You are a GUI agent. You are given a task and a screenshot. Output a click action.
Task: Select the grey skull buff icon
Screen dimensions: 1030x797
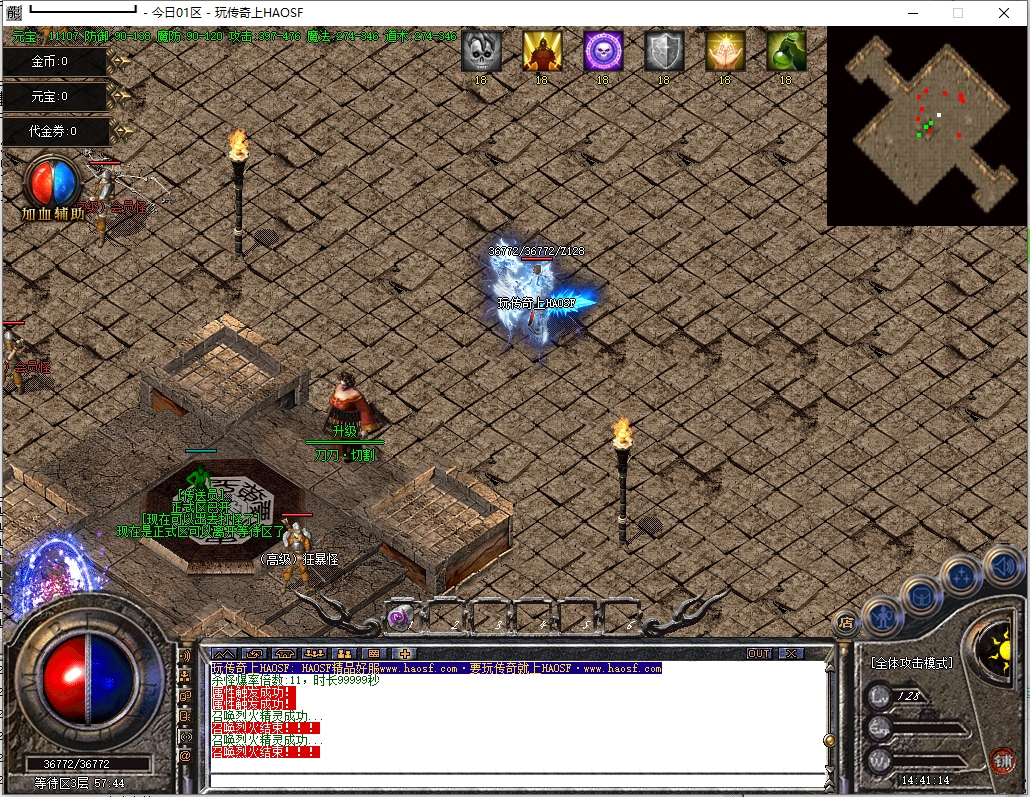481,51
